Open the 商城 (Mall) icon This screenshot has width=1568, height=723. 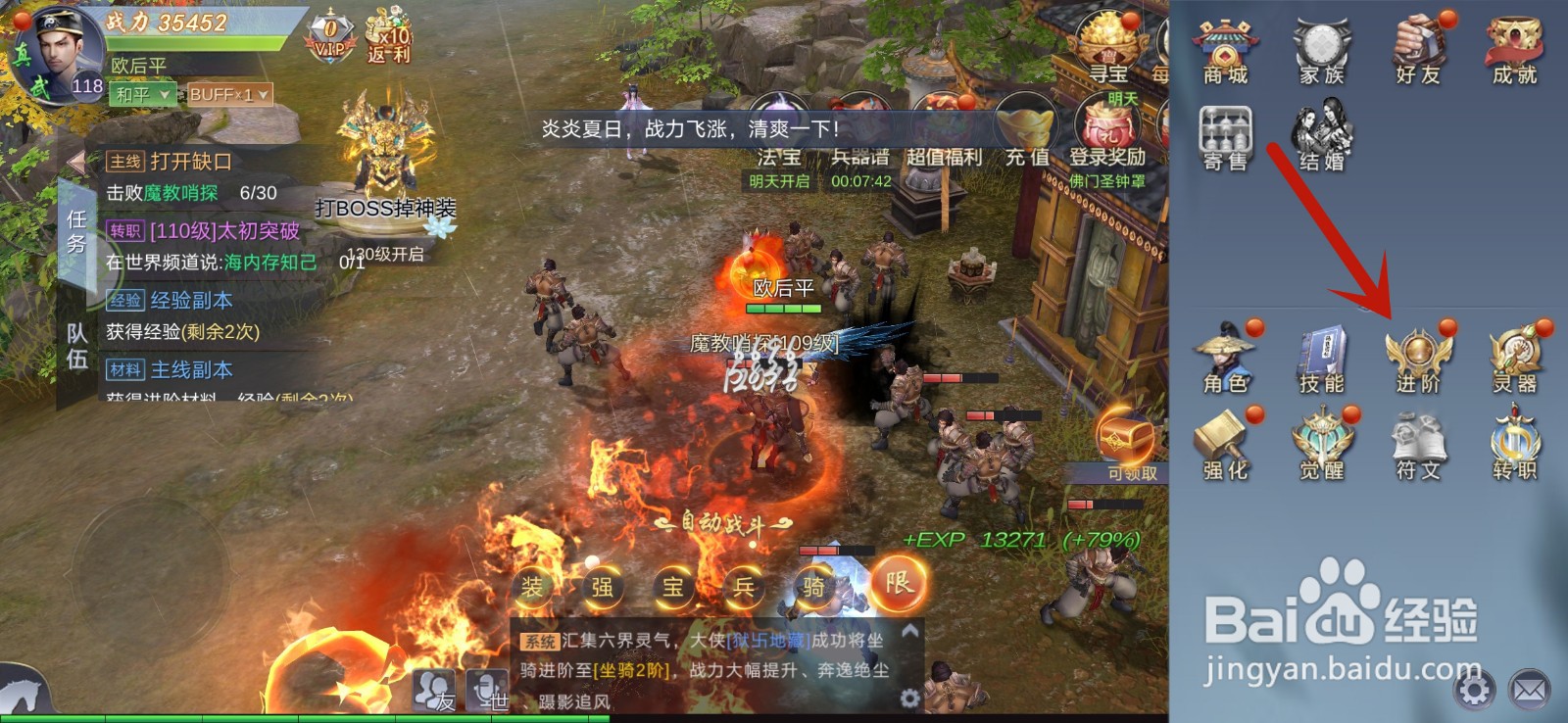tap(1227, 44)
